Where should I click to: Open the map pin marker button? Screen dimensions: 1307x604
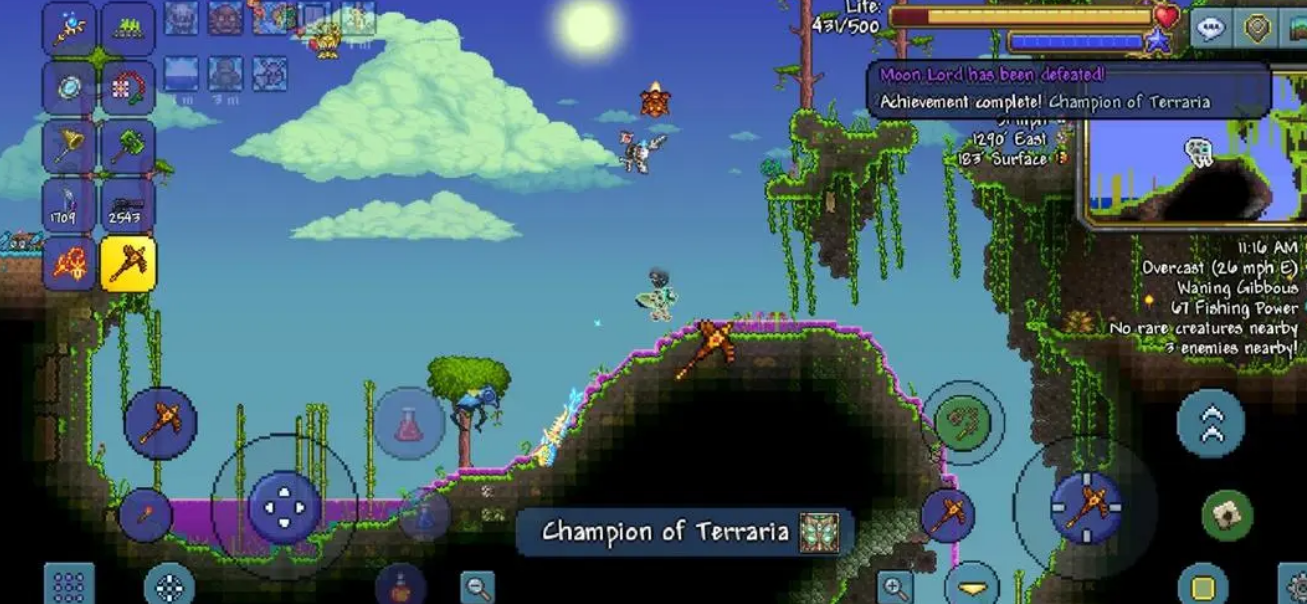pyautogui.click(x=1257, y=28)
